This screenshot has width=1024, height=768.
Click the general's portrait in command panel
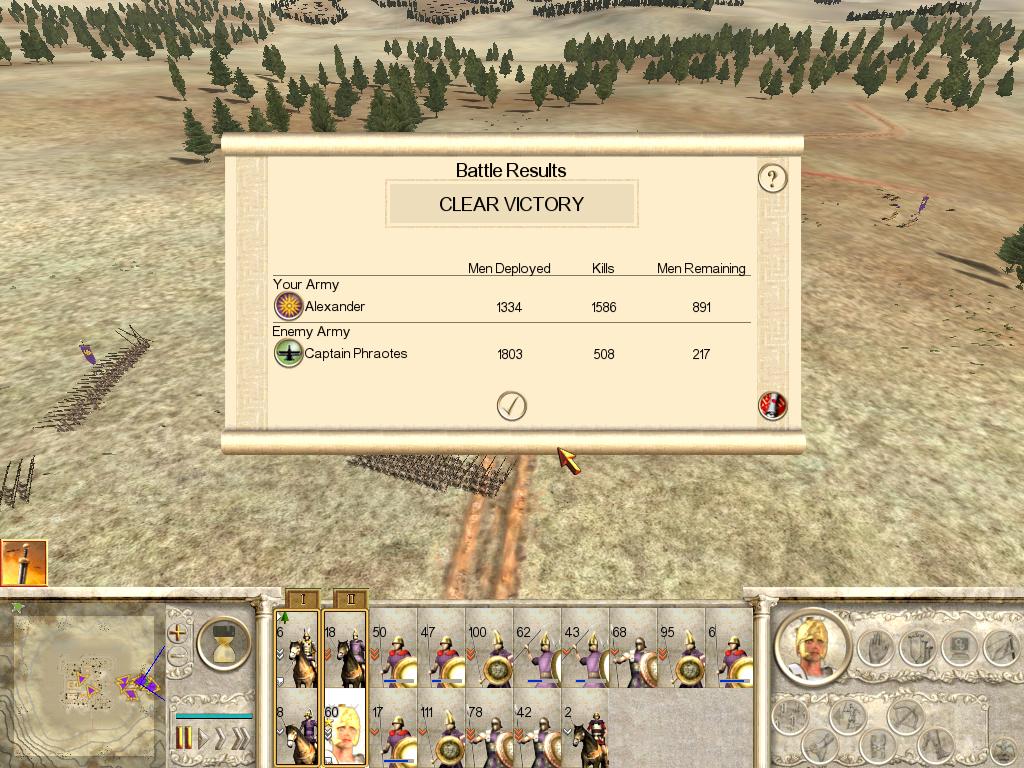pos(812,647)
